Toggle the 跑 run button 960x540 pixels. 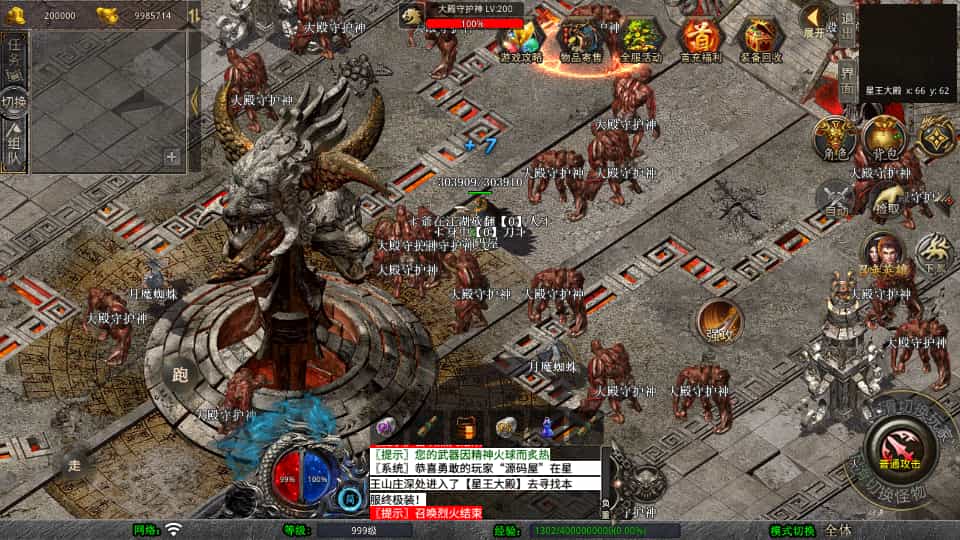[180, 375]
